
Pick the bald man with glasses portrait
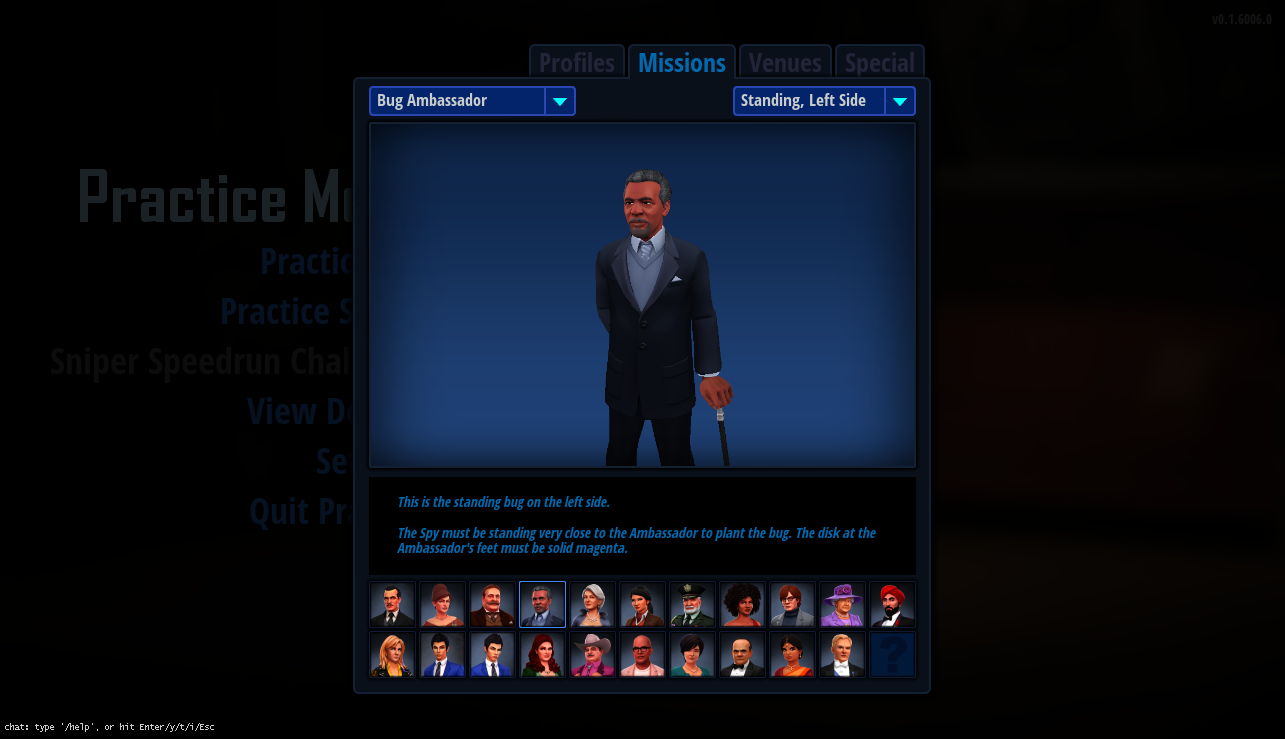coord(642,655)
